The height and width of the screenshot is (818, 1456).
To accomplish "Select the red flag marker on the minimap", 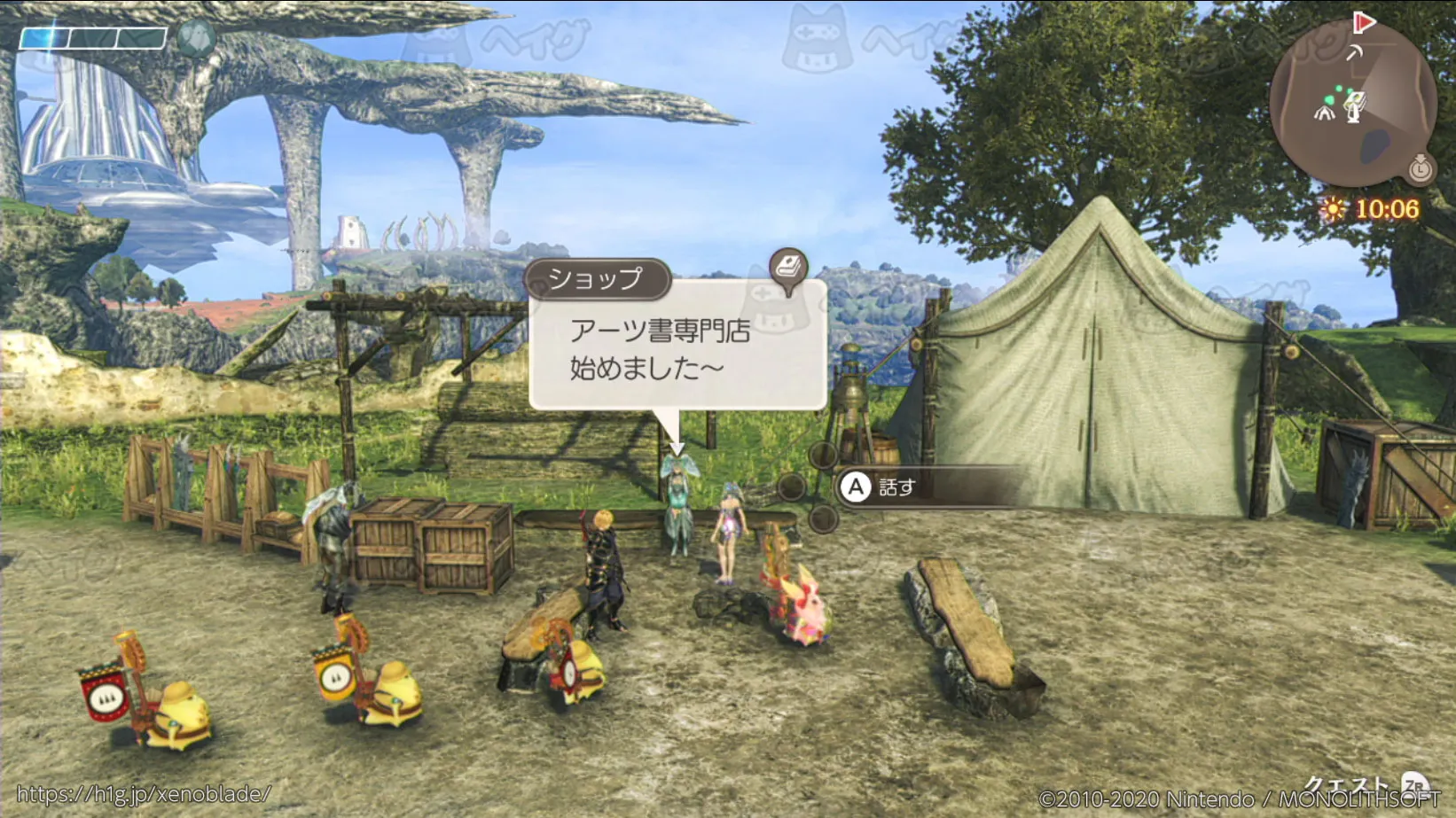I will 1364,22.
